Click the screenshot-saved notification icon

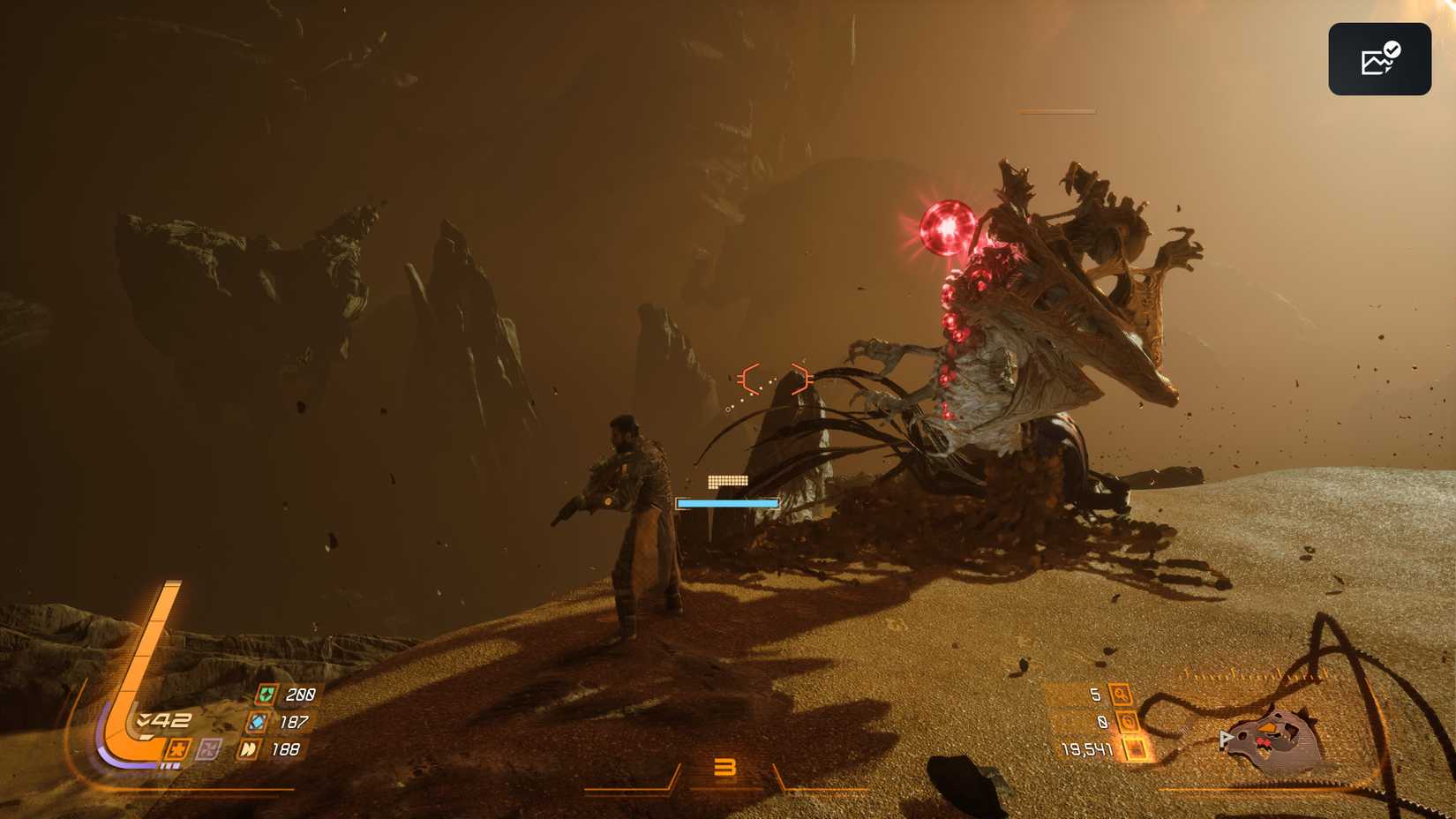tap(1379, 57)
